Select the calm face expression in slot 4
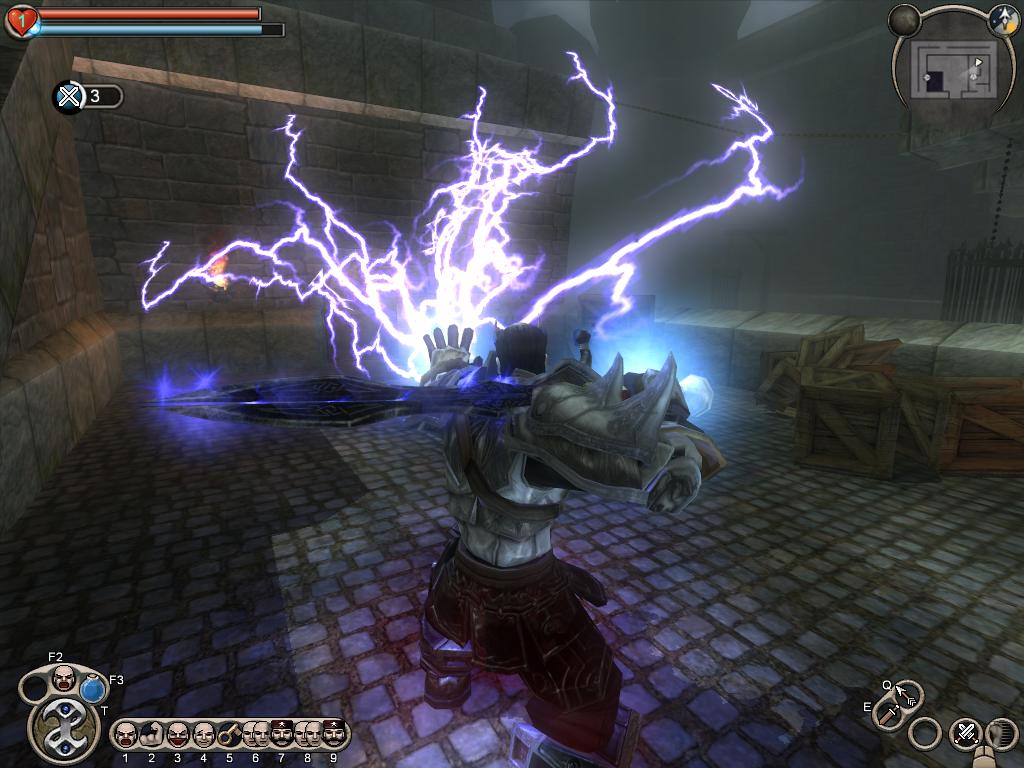The width and height of the screenshot is (1024, 768). pos(203,735)
